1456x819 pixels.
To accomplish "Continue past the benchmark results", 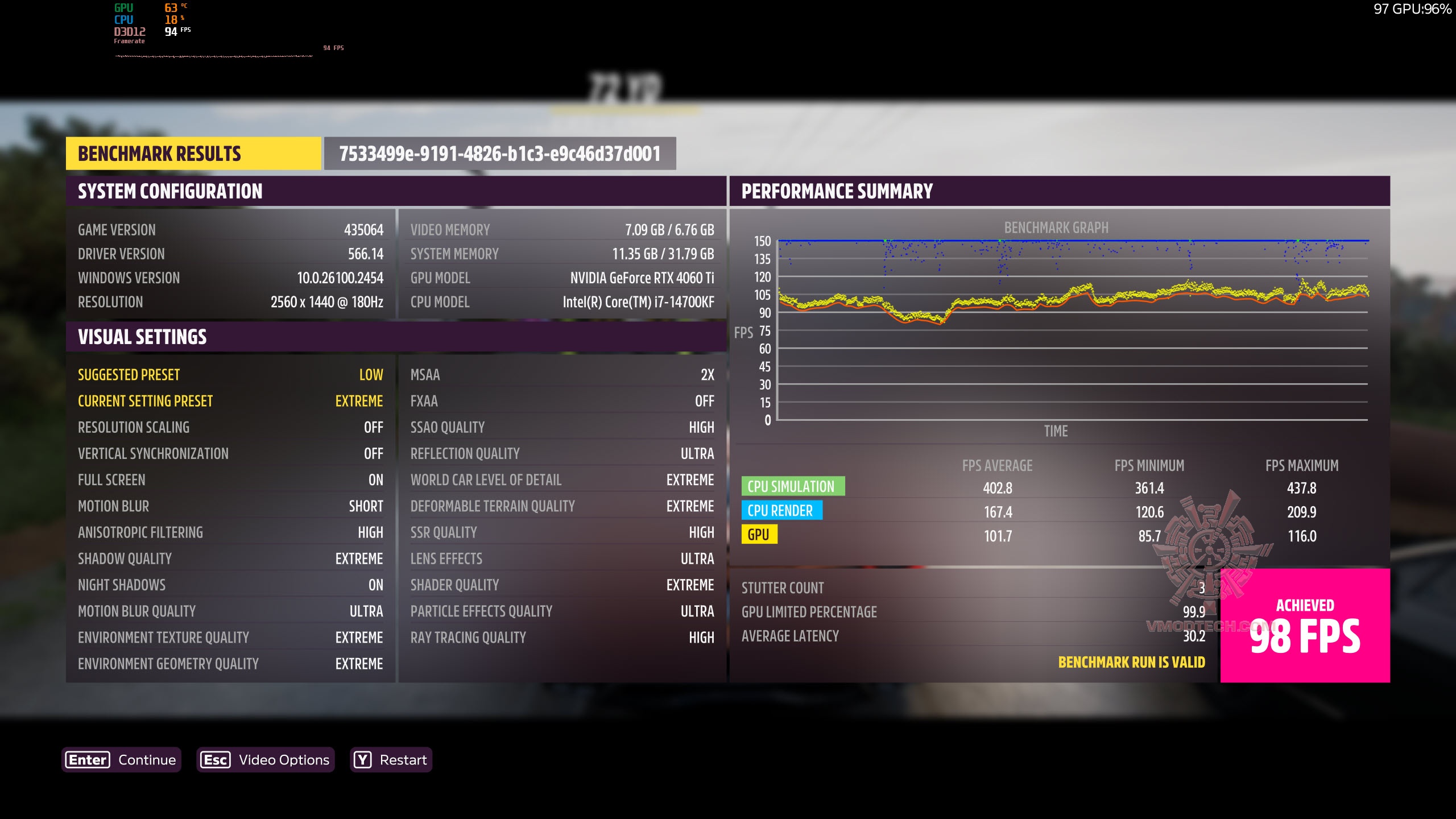I will [x=121, y=760].
